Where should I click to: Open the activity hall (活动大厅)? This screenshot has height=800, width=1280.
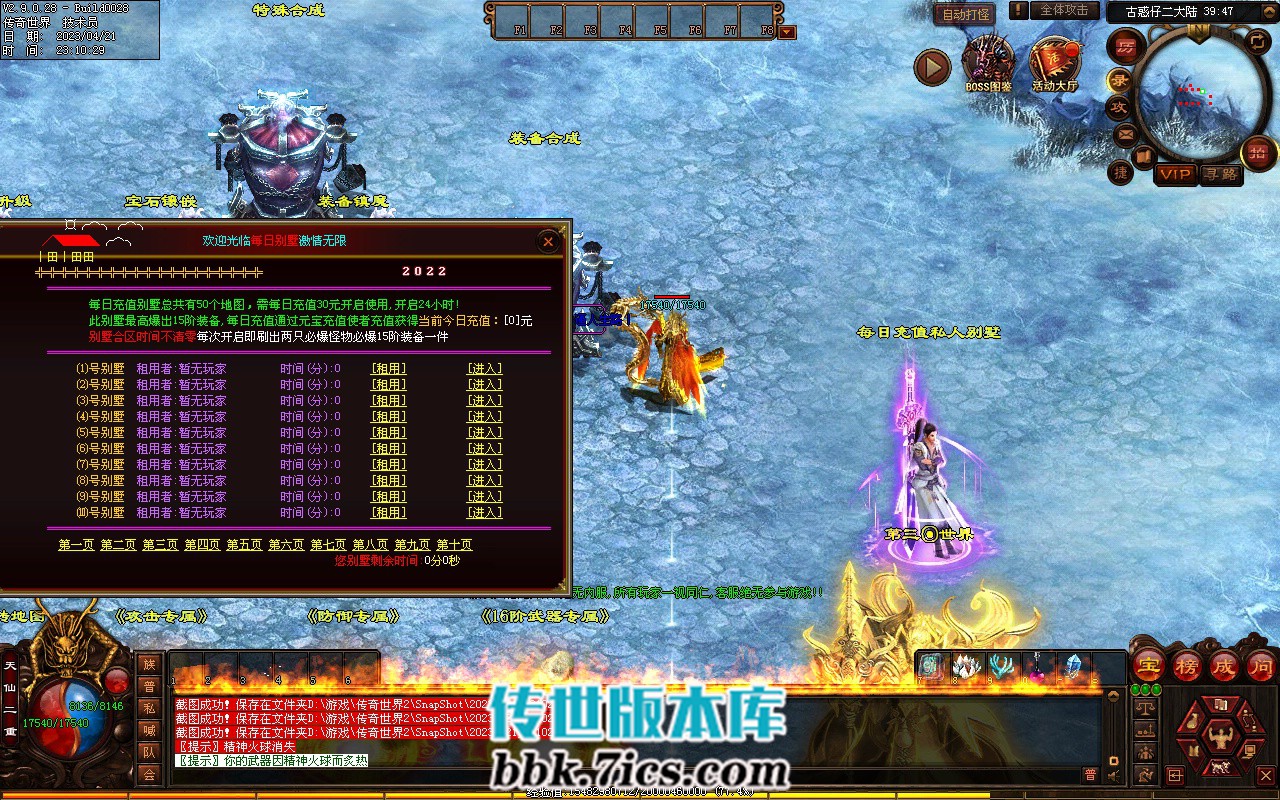[x=1055, y=65]
